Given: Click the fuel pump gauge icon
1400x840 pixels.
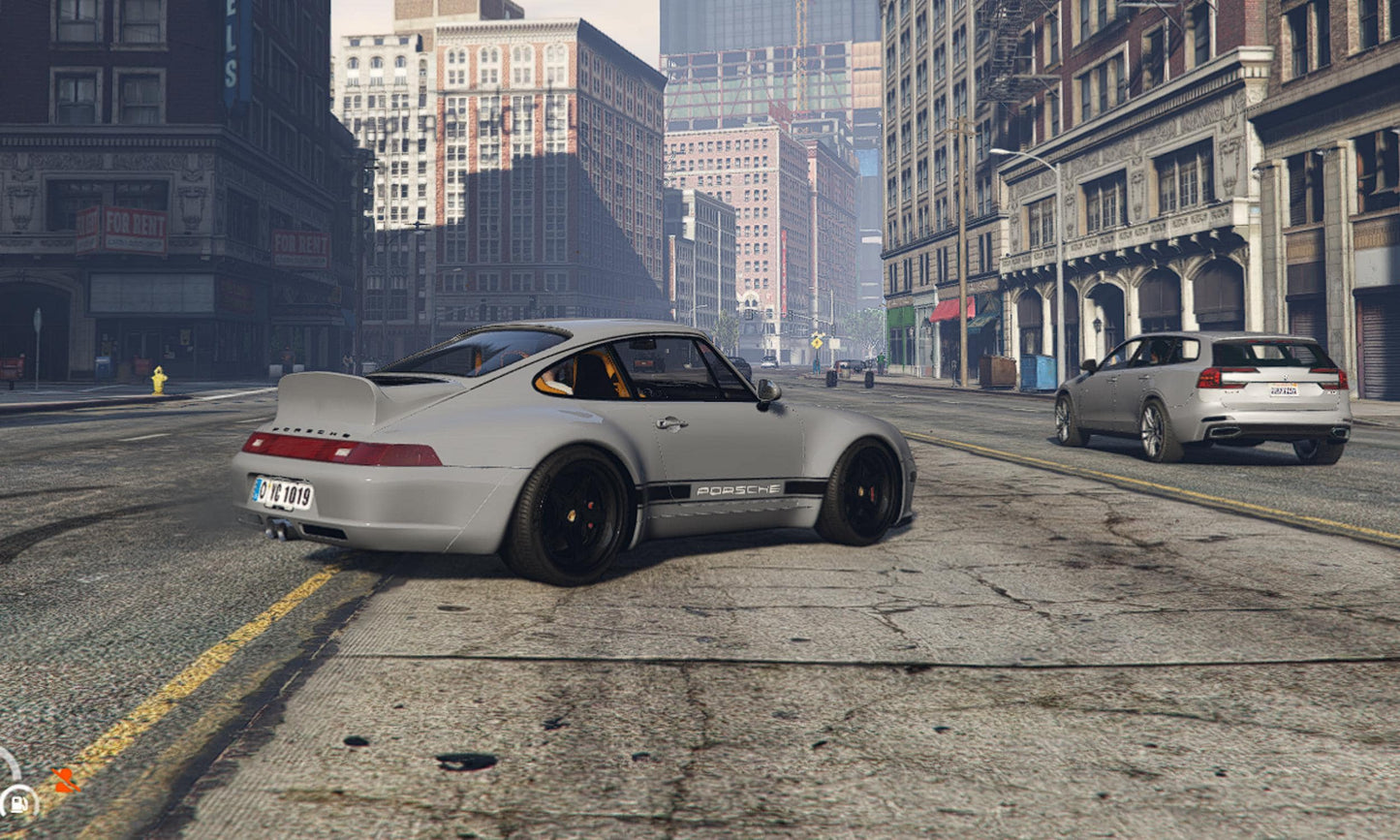Looking at the screenshot, I should [x=17, y=803].
